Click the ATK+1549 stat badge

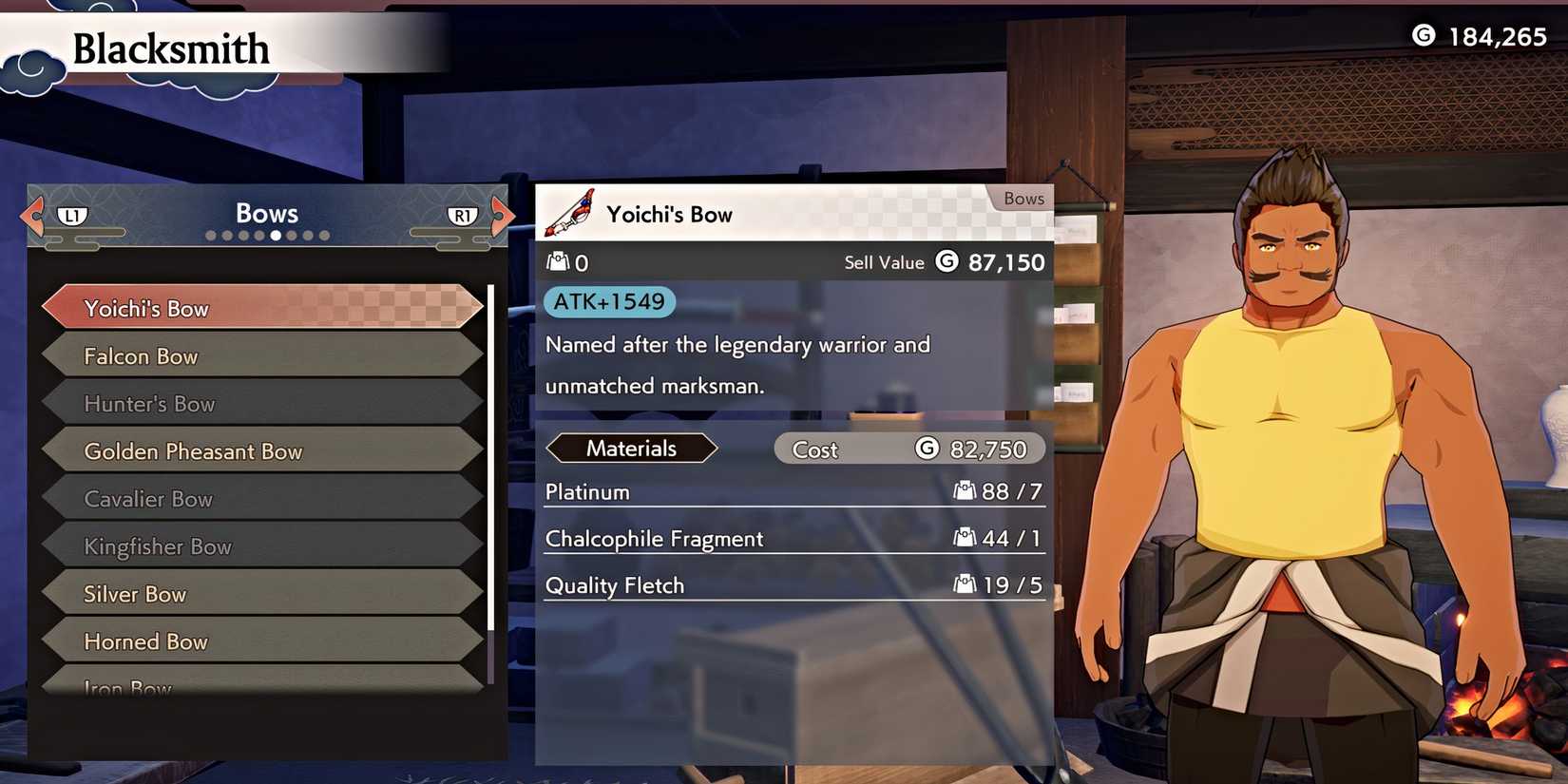pos(608,301)
